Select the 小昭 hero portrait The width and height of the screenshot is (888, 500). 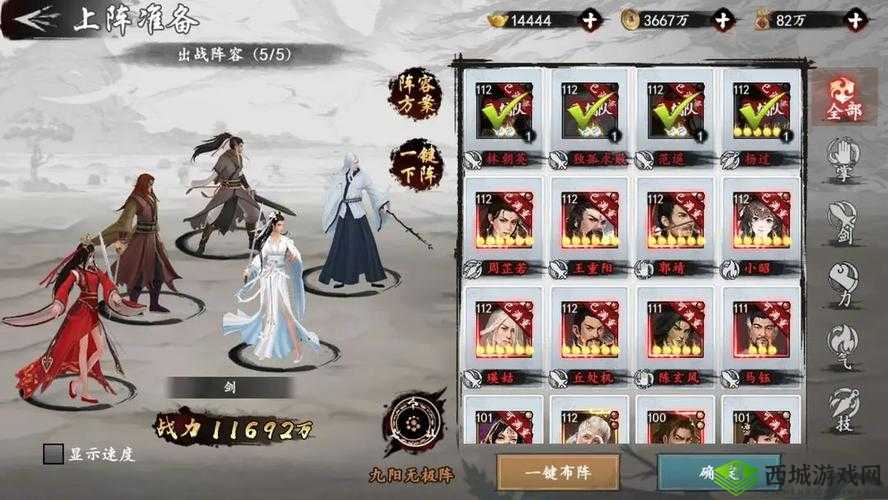[761, 220]
